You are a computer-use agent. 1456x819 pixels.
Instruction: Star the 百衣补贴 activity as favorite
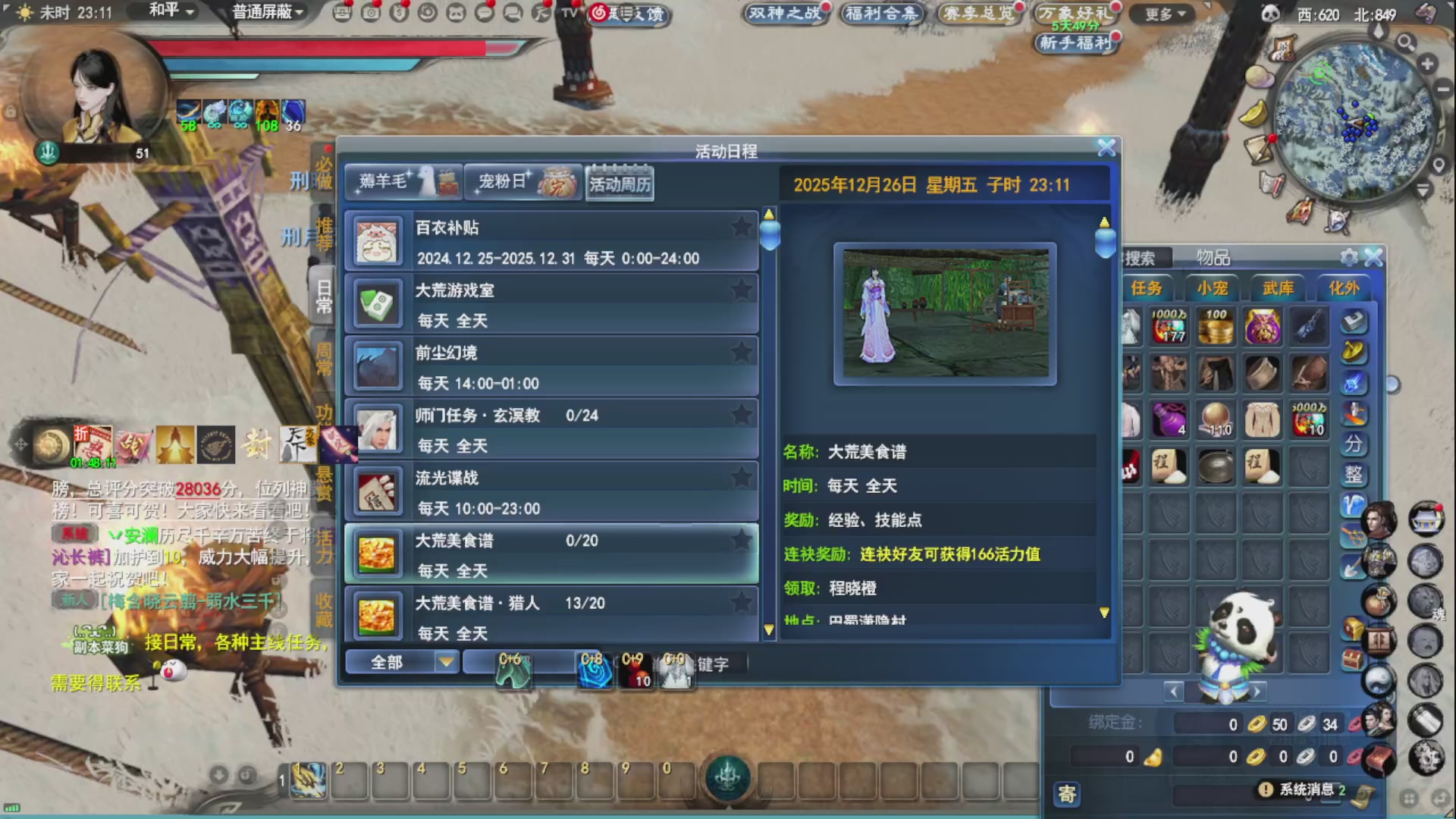coord(741,227)
